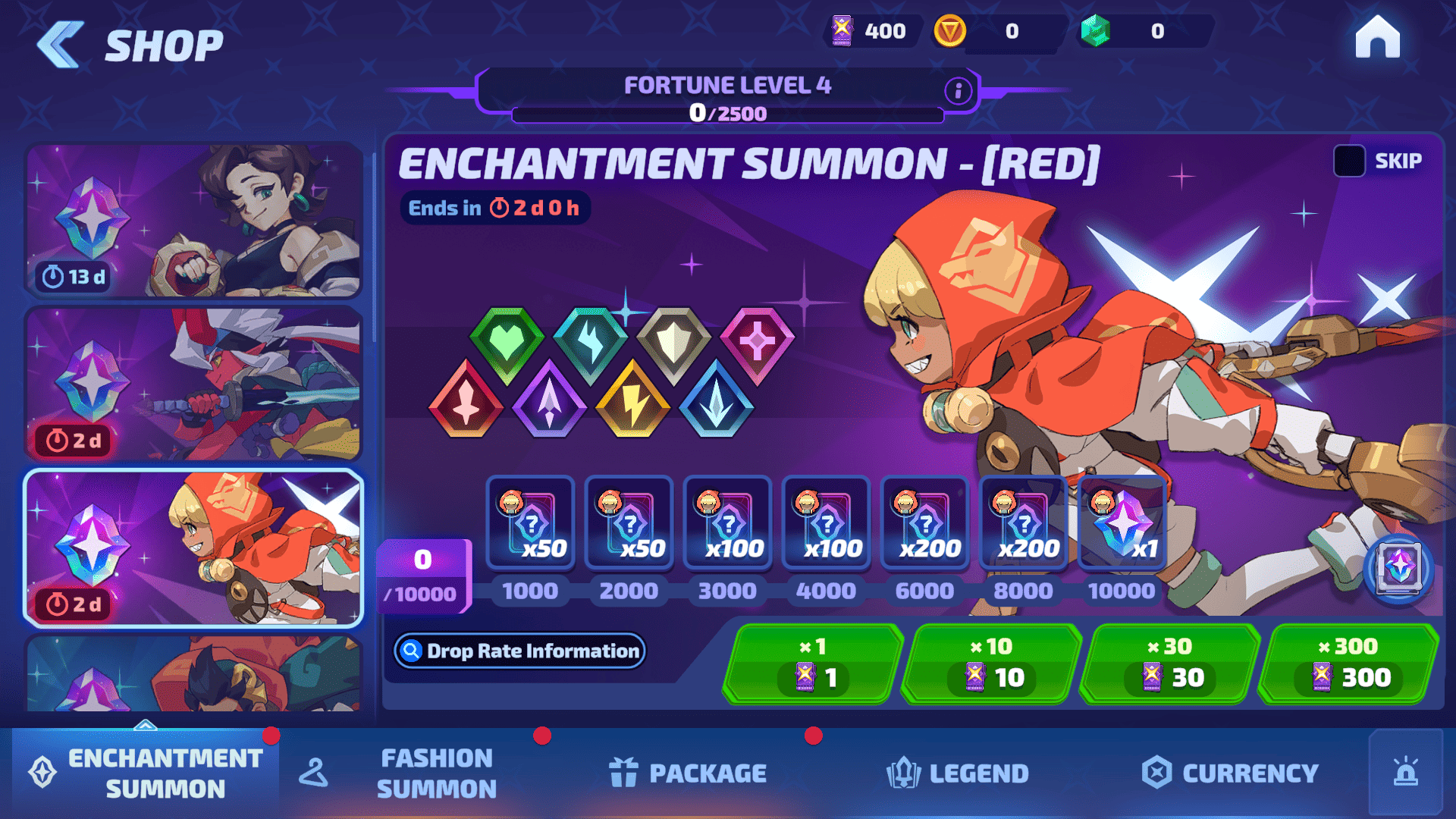Open the enchantment collection book icon

click(x=1398, y=568)
